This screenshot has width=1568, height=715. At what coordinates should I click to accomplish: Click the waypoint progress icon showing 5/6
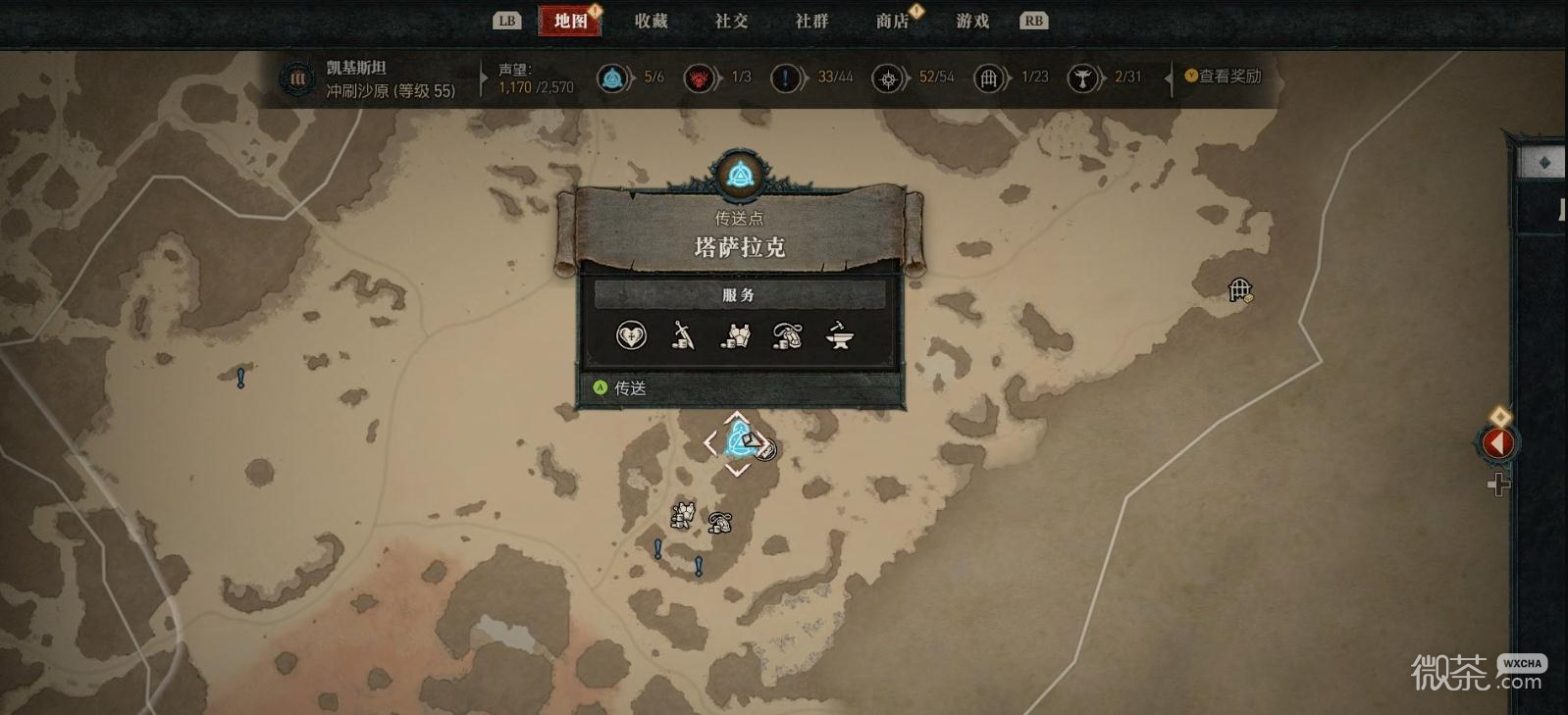(613, 77)
